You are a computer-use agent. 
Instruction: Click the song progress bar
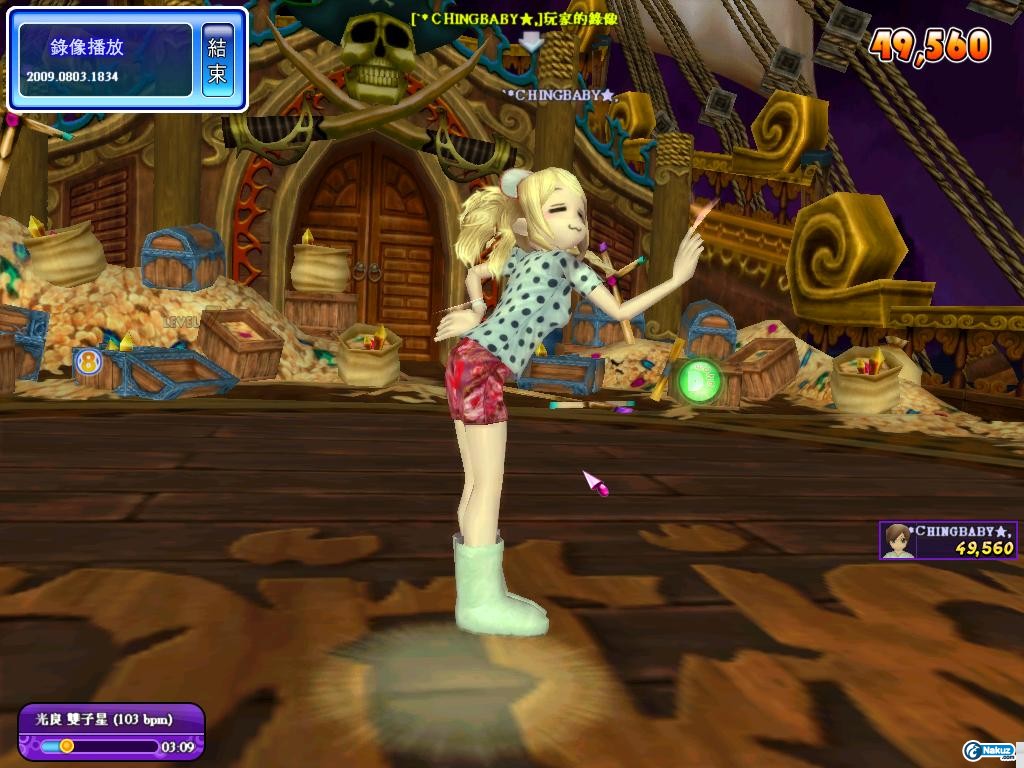(x=96, y=746)
